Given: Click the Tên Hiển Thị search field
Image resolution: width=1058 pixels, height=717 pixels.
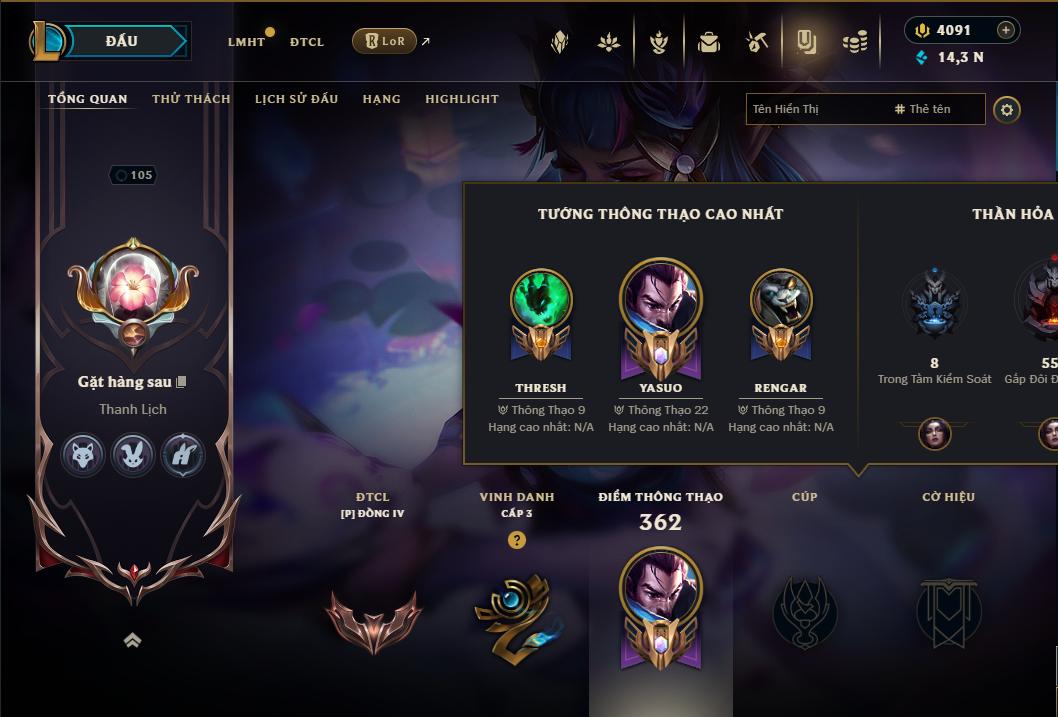Looking at the screenshot, I should pos(815,109).
